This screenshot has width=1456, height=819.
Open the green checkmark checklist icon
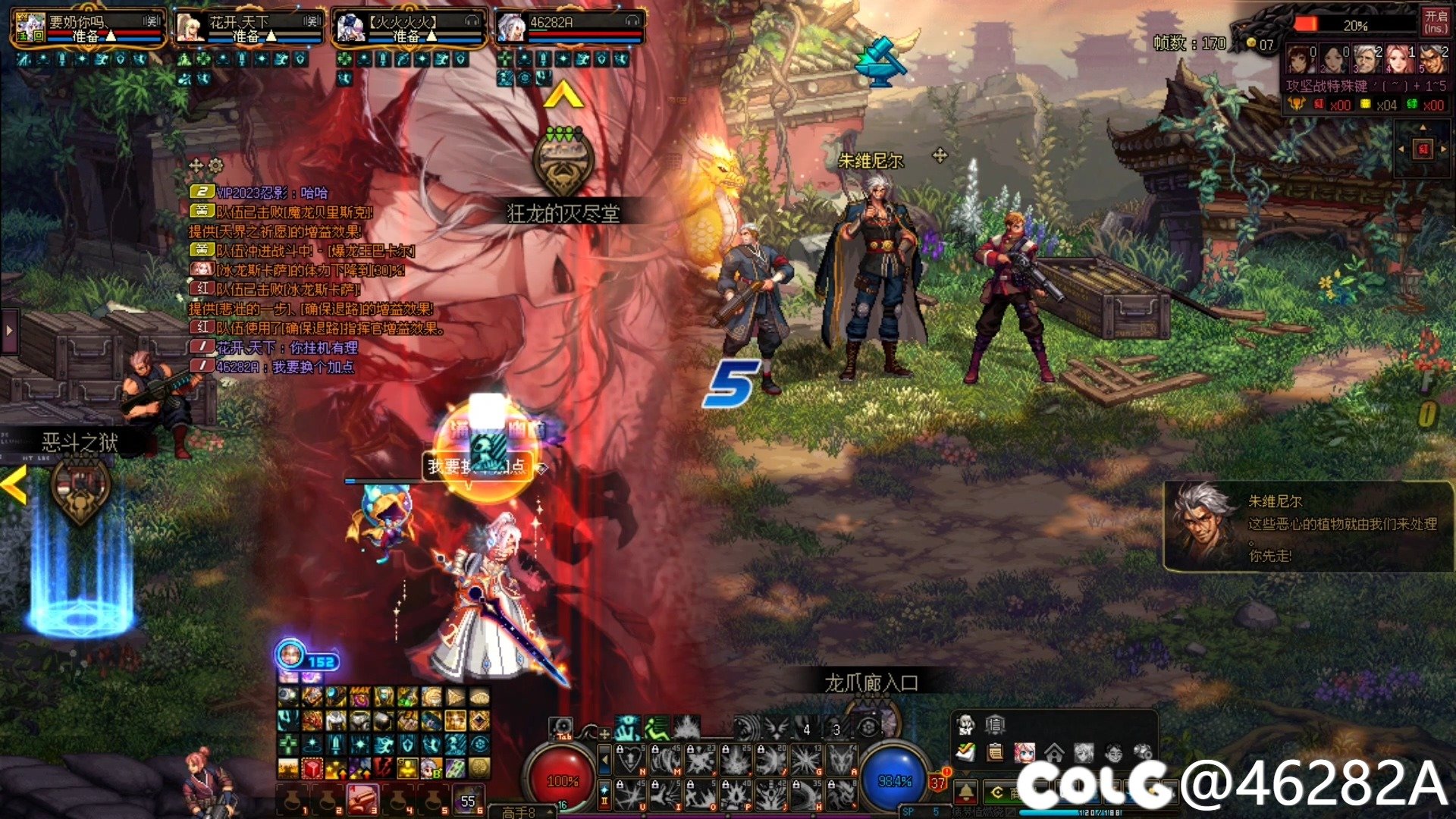click(965, 752)
